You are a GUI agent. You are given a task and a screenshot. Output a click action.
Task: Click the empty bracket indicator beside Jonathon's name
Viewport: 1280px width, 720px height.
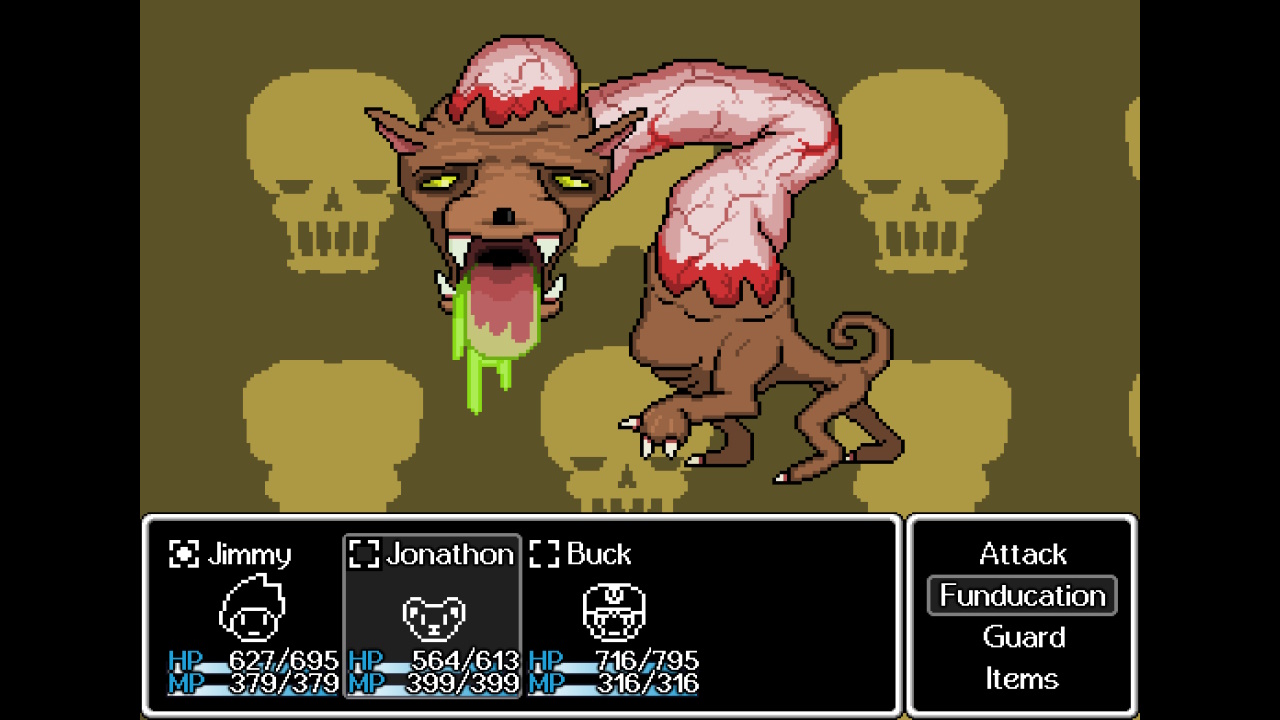click(x=364, y=553)
